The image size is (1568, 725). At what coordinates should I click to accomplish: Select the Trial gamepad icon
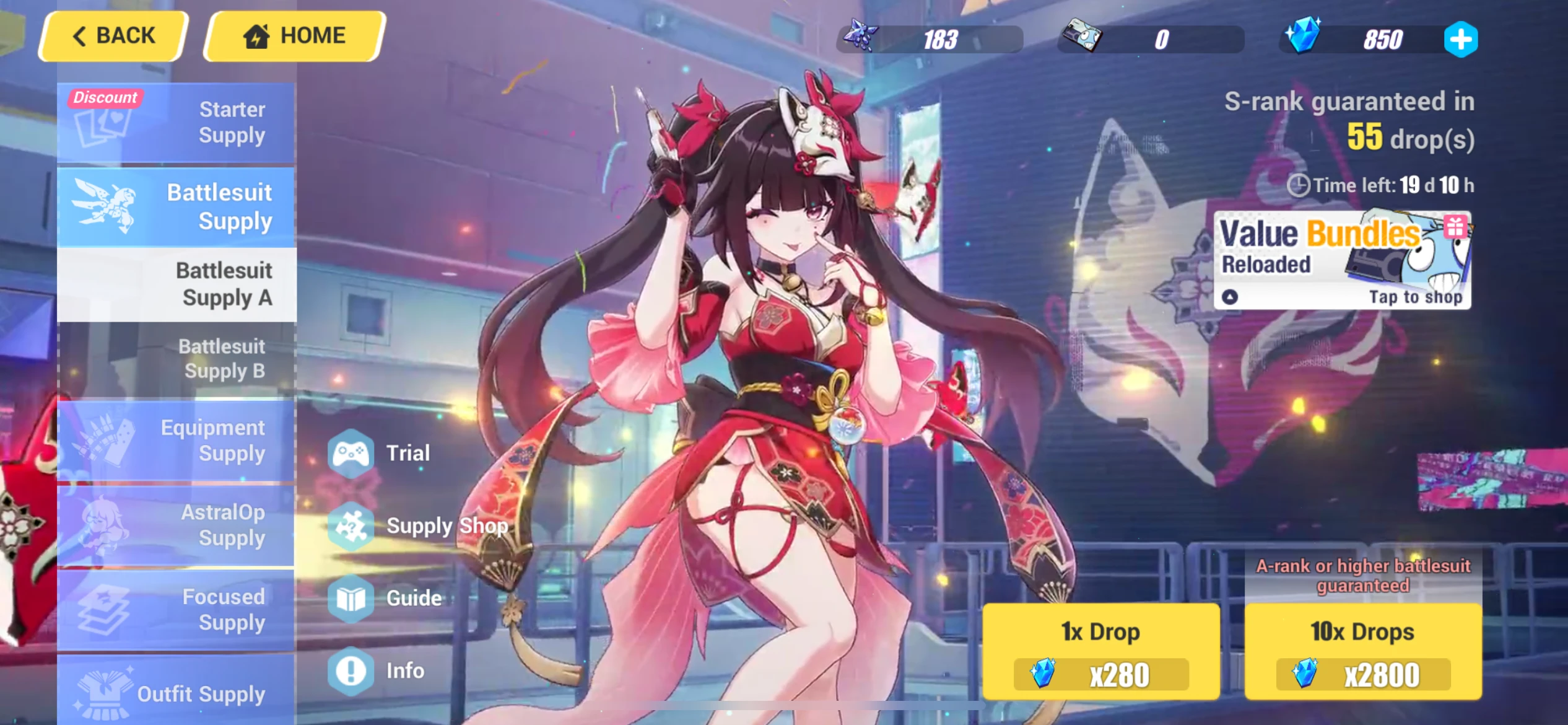tap(351, 453)
